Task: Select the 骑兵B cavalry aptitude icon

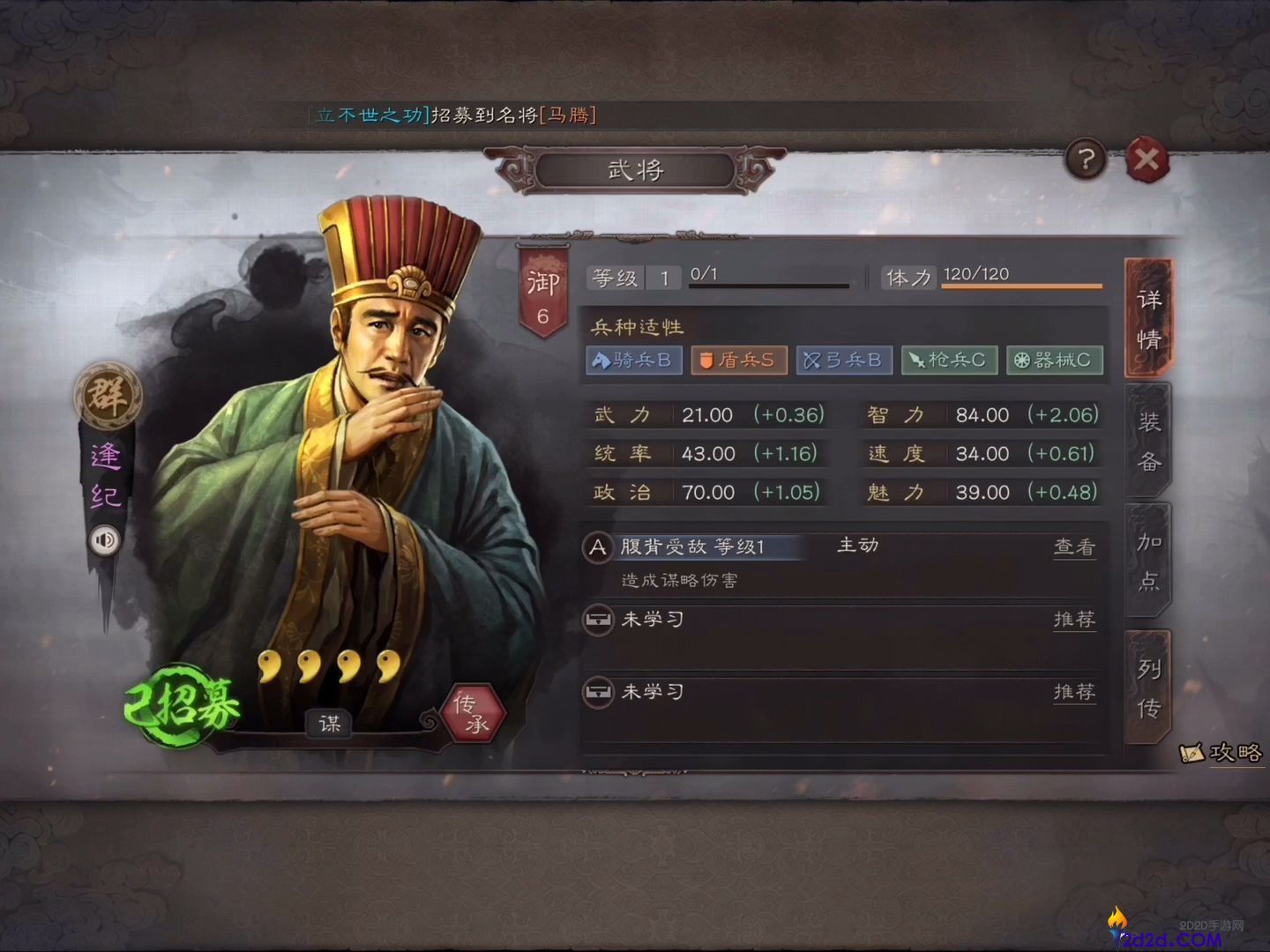Action: tap(633, 361)
